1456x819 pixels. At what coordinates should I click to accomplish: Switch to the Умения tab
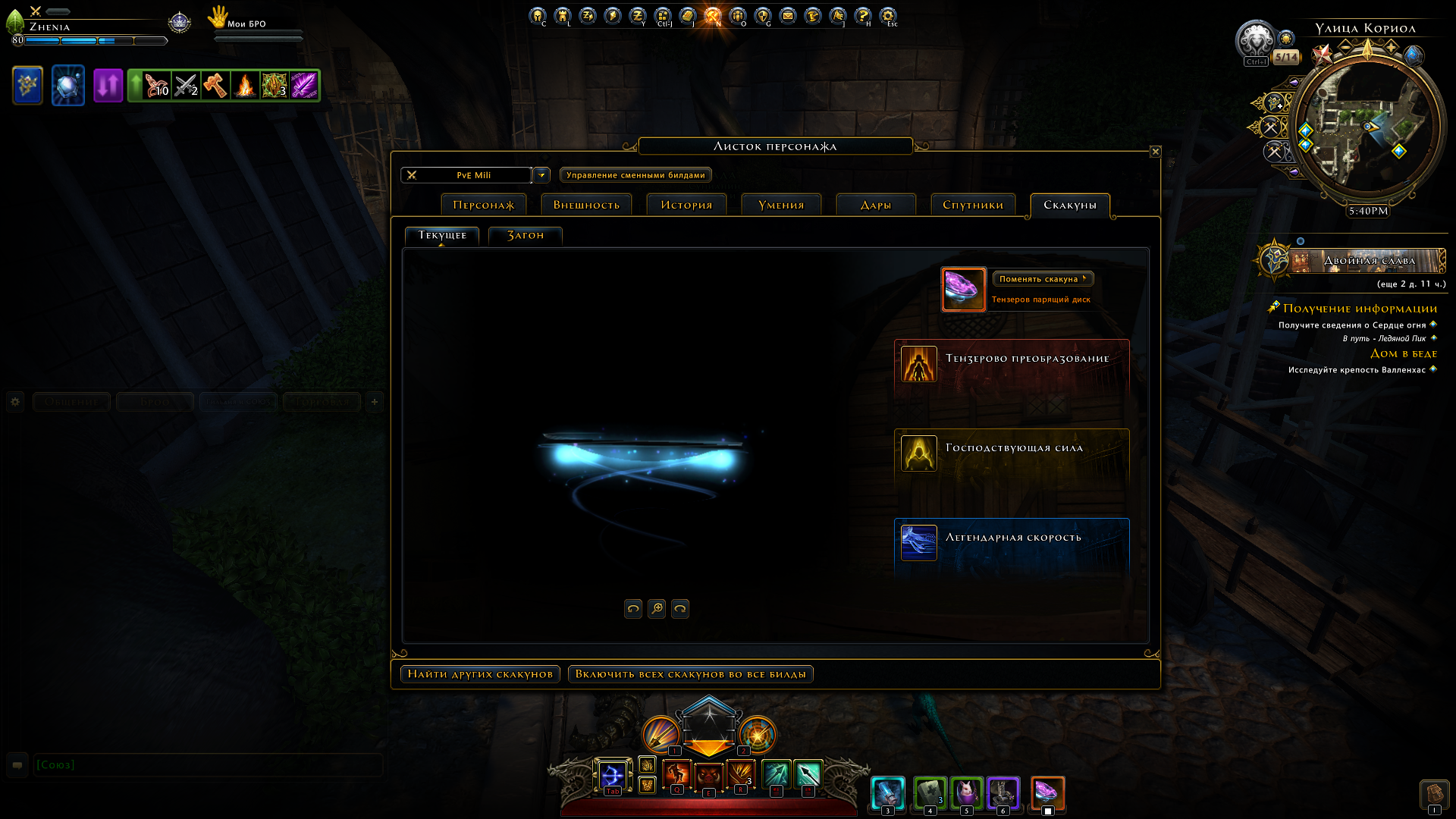[781, 205]
